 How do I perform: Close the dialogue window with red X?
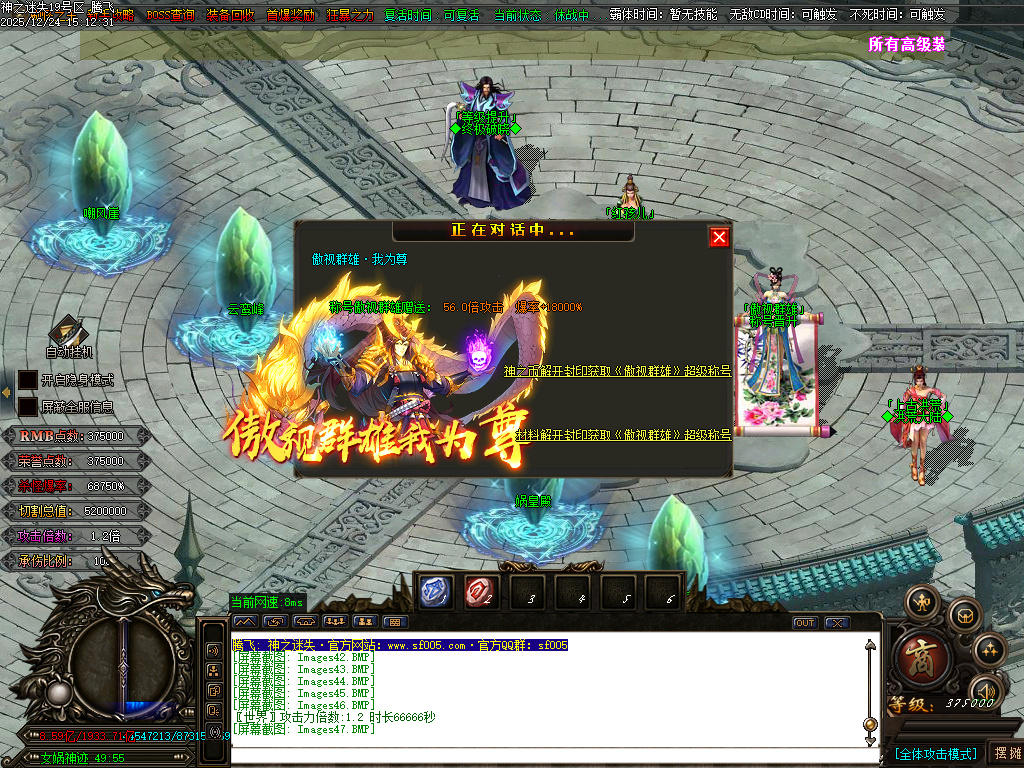(x=719, y=237)
